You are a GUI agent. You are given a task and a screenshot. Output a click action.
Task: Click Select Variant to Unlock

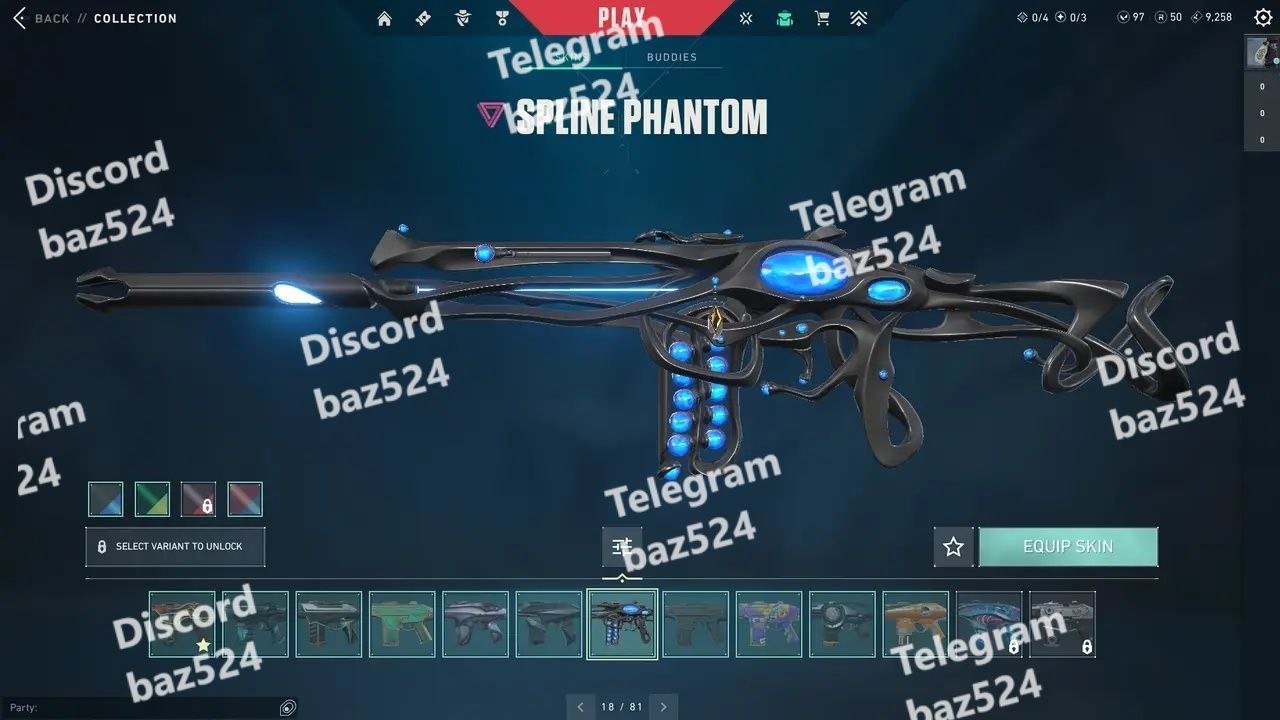[175, 547]
